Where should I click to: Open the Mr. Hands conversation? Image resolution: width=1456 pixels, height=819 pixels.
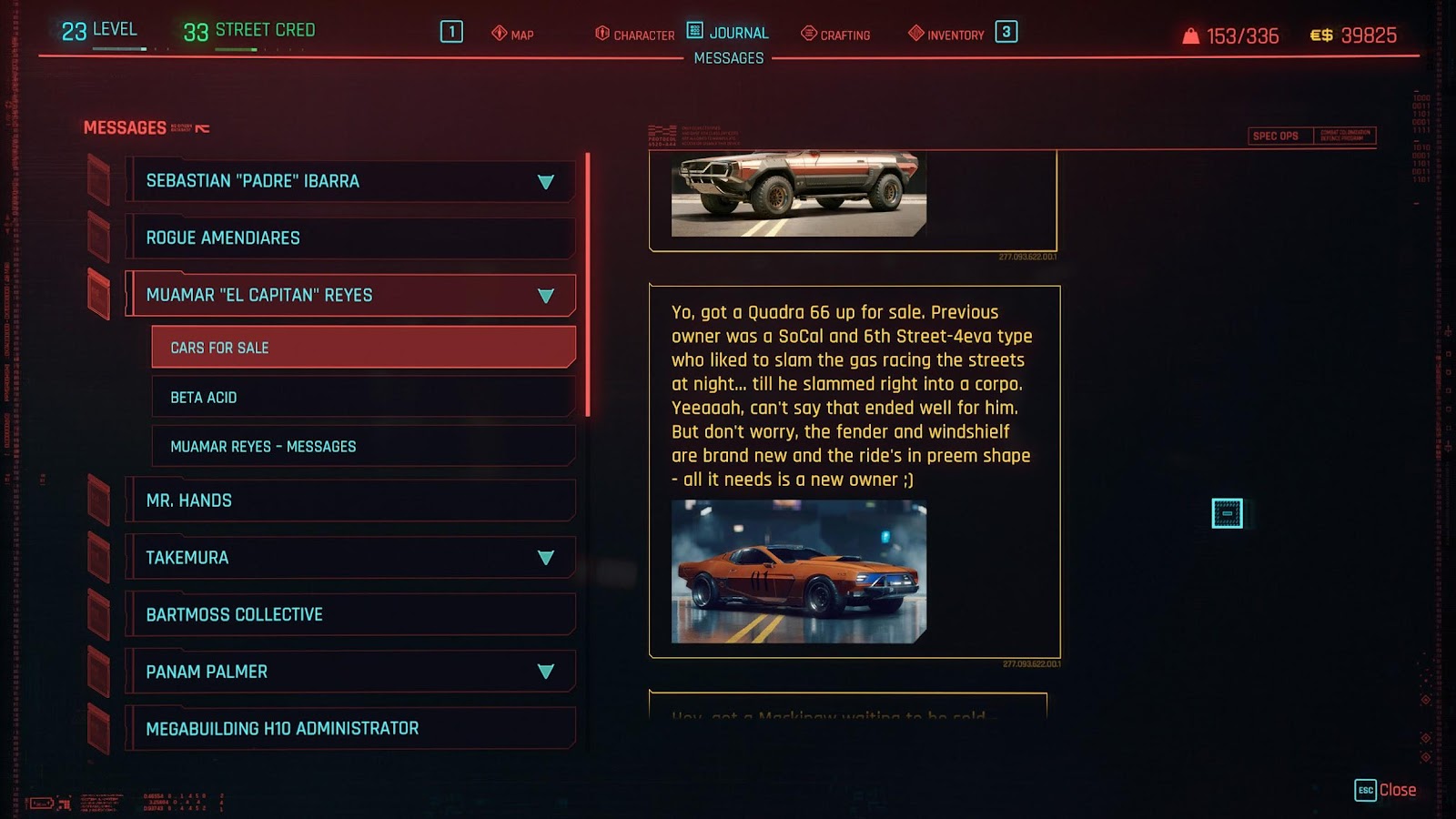point(350,500)
